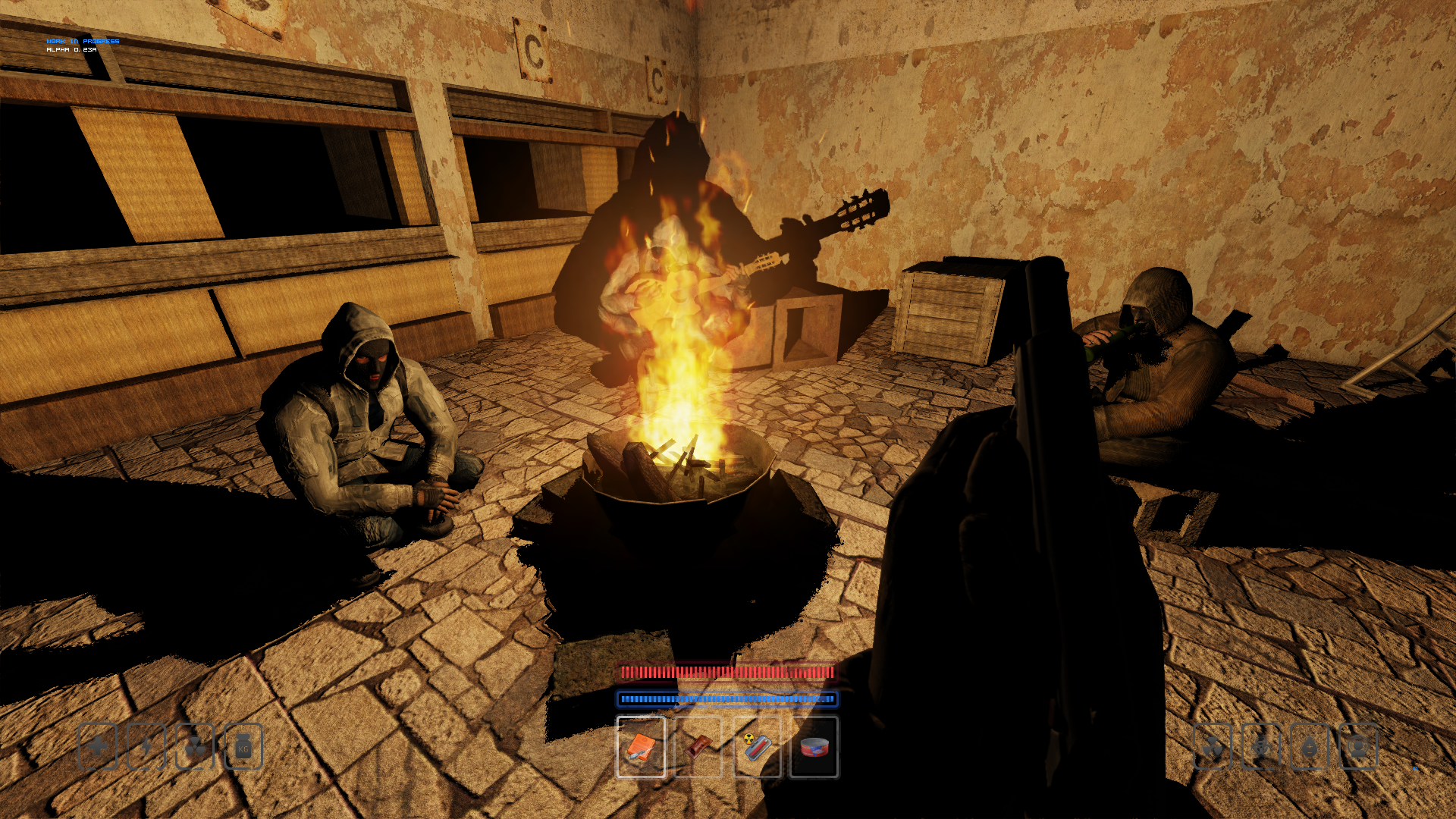Choose the brown wrapped bar slot
The height and width of the screenshot is (819, 1456).
click(698, 747)
